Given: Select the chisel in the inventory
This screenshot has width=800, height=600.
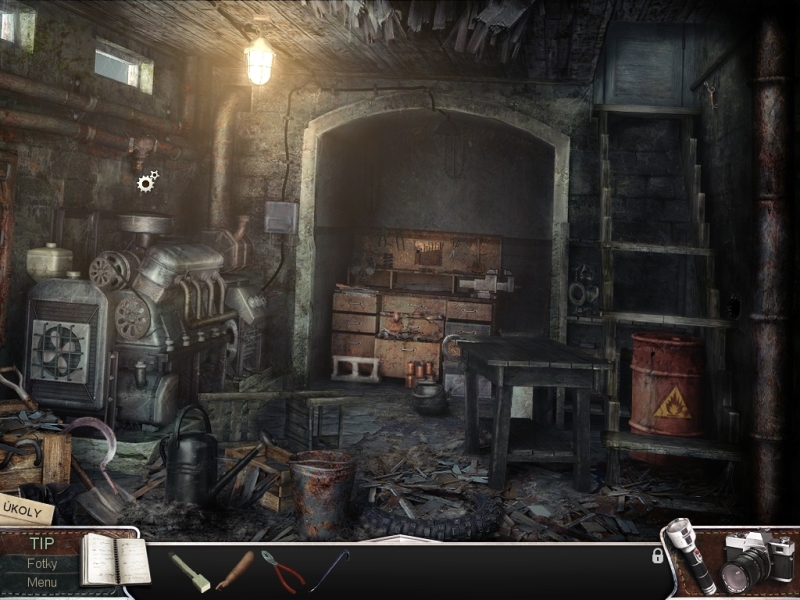Looking at the screenshot, I should click(189, 572).
